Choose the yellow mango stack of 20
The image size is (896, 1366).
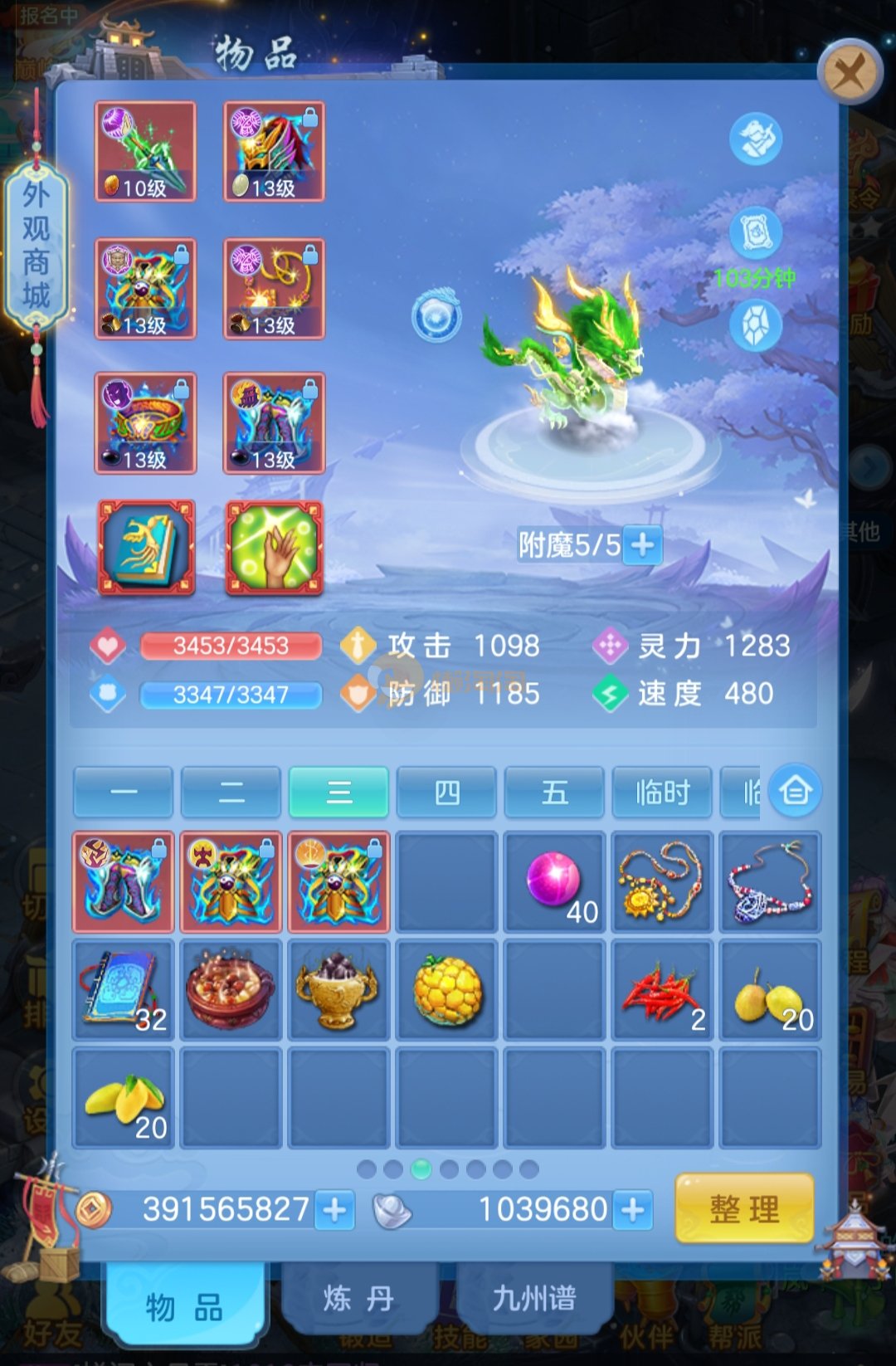[123, 1097]
